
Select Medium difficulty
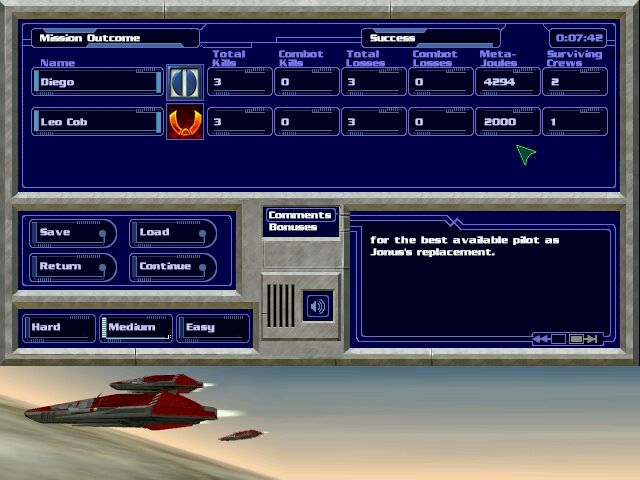(134, 327)
